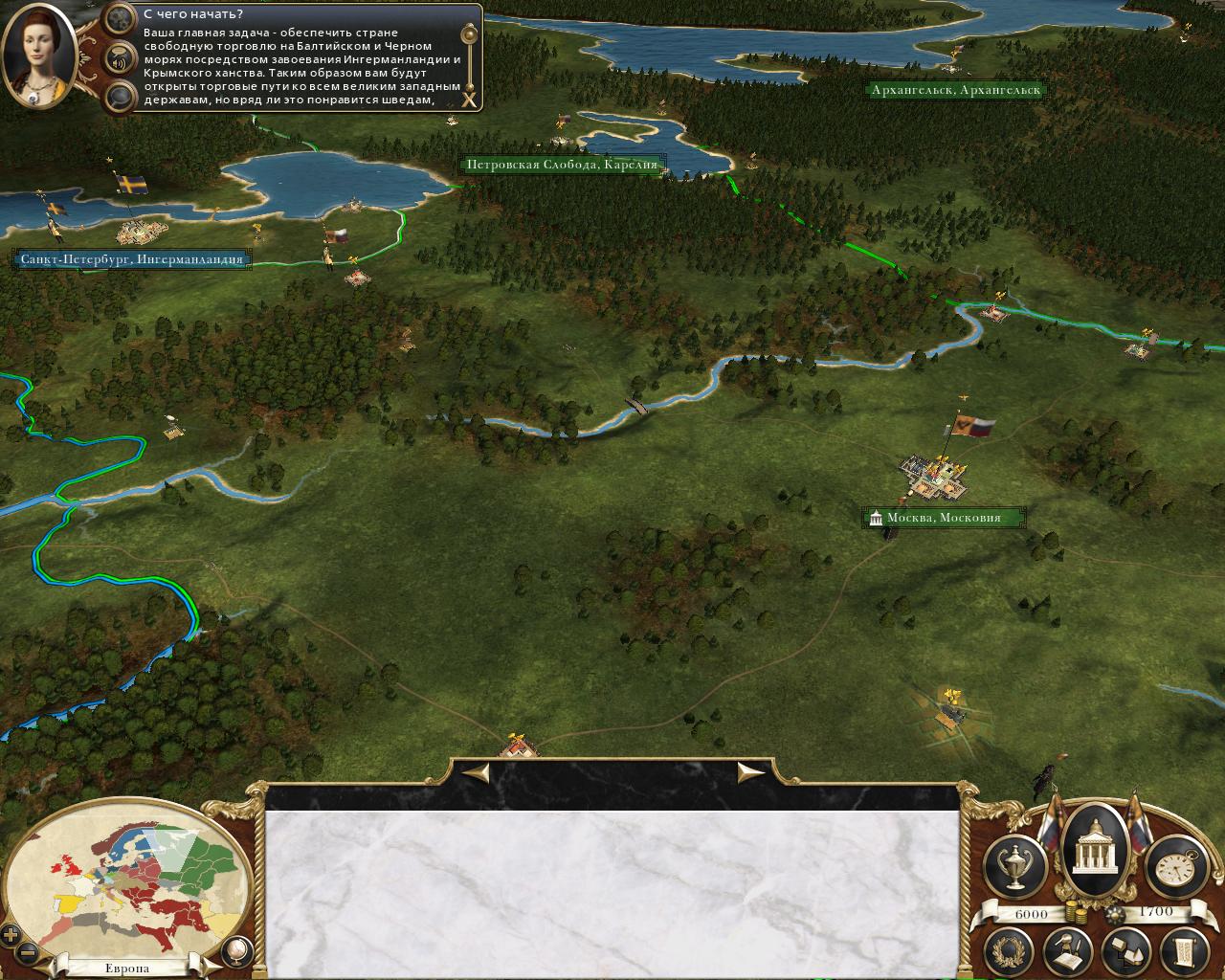Image resolution: width=1225 pixels, height=980 pixels.
Task: Click the advisor's magnifying glass button
Action: (120, 95)
